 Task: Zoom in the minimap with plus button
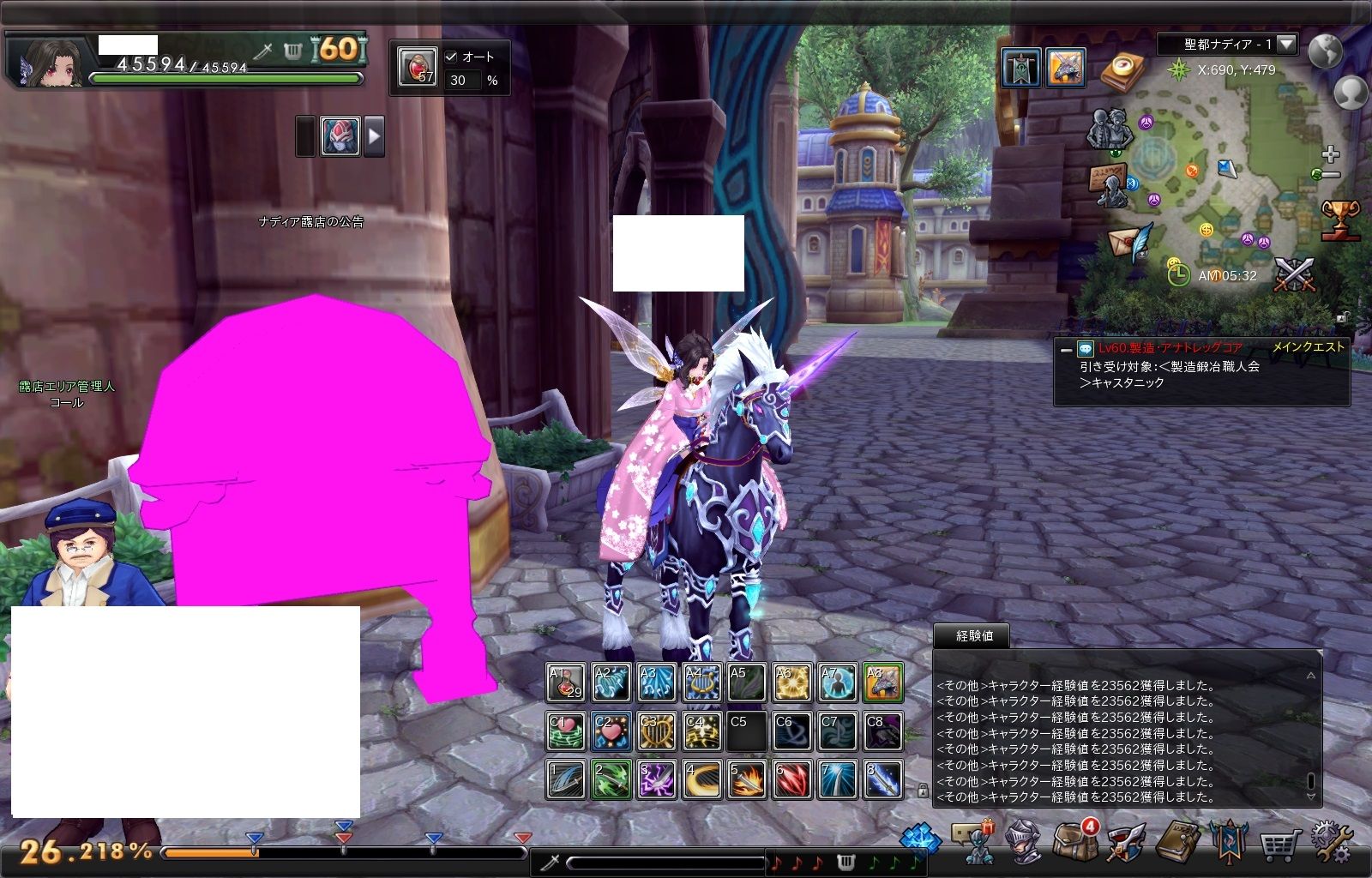tap(1330, 154)
